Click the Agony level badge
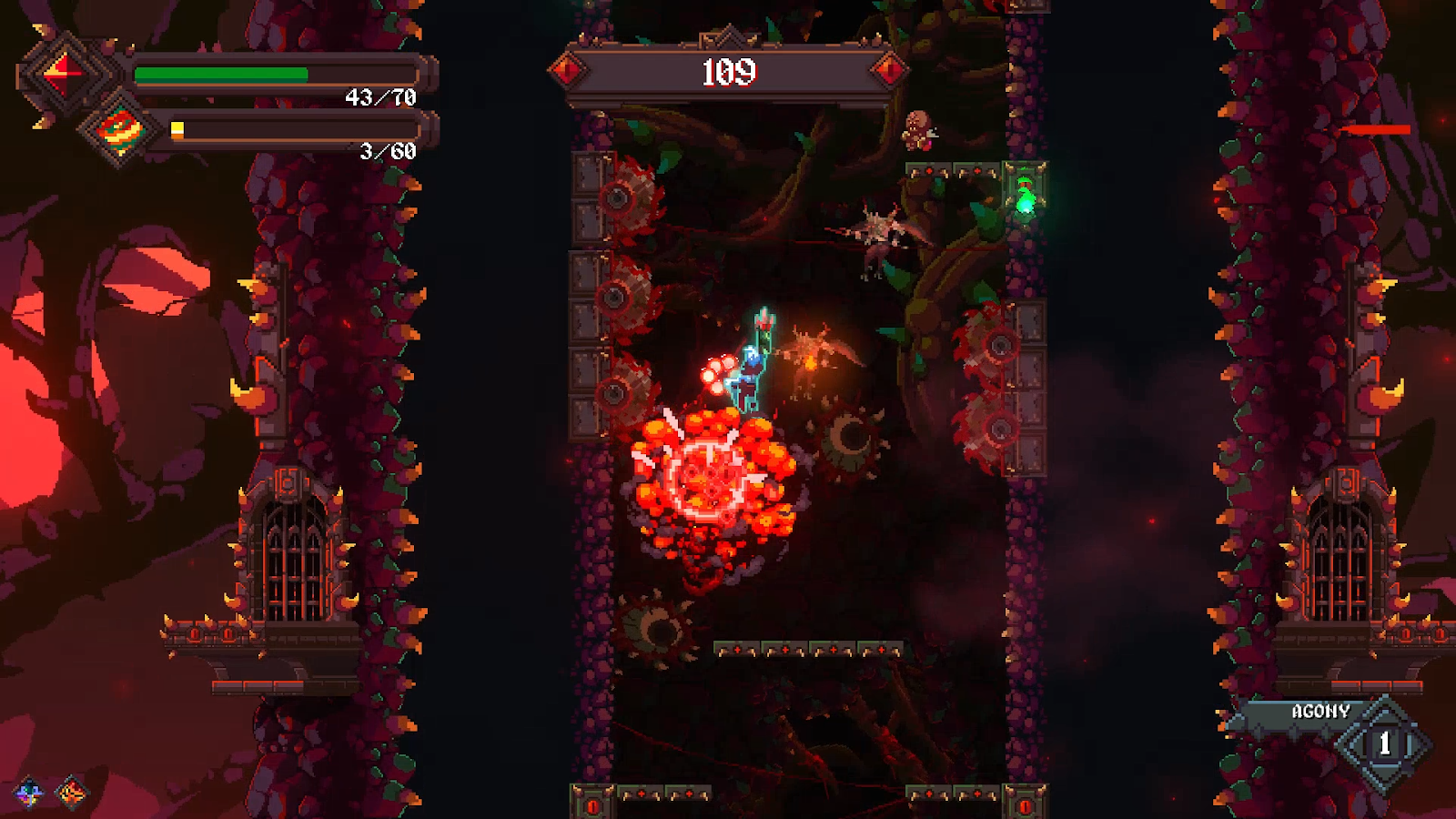1456x819 pixels. coord(1384,744)
